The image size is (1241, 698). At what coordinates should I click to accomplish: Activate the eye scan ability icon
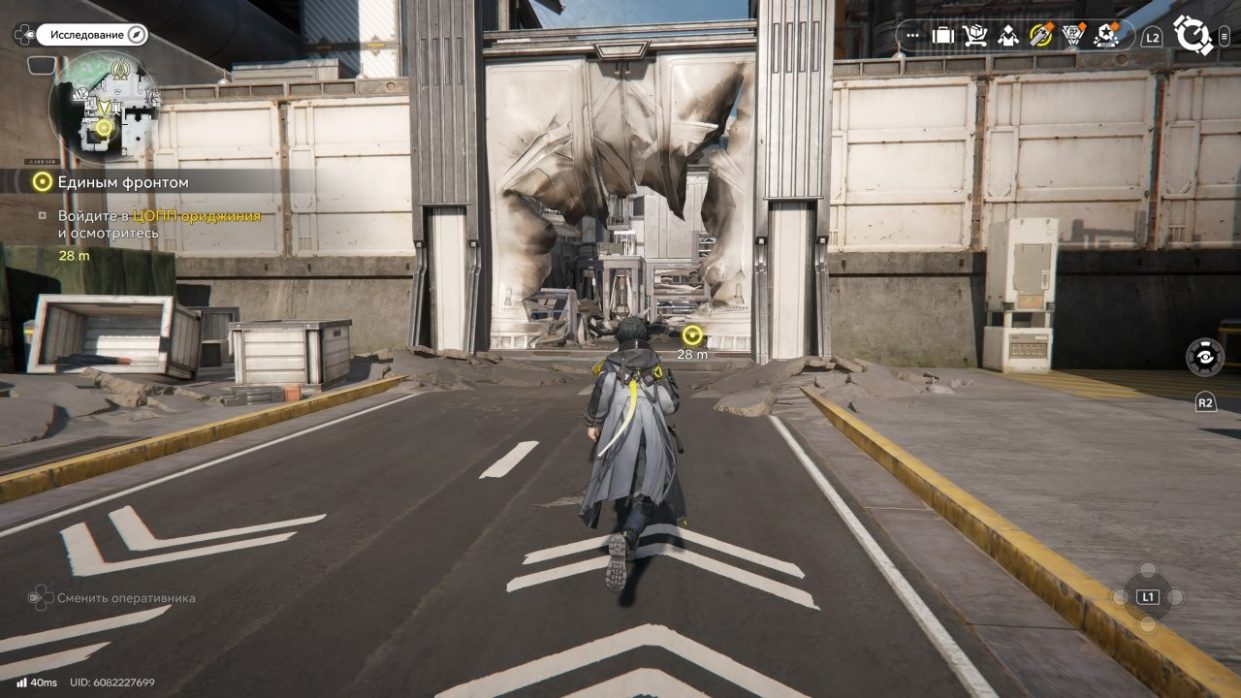click(x=1205, y=357)
